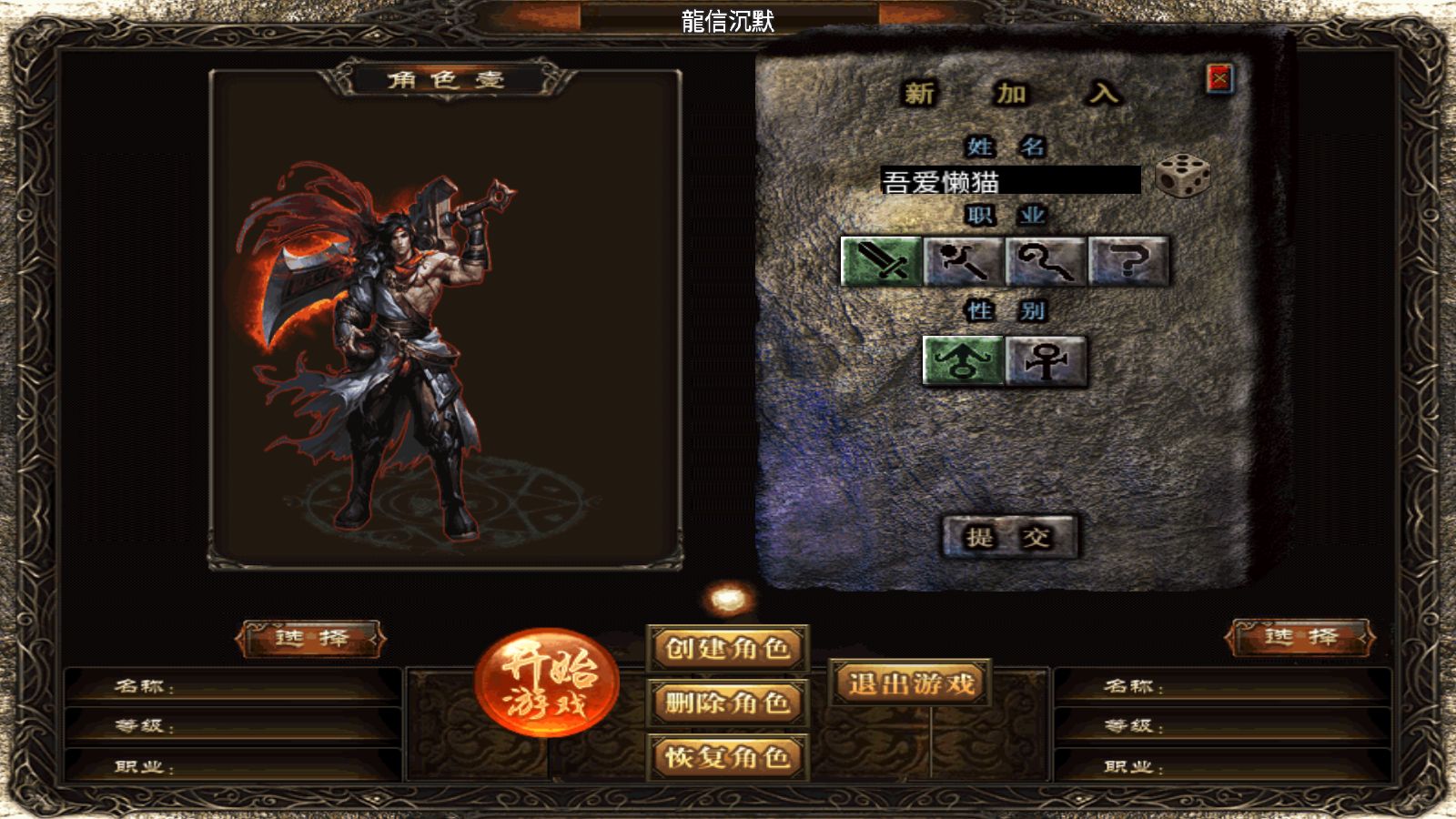Switch gender to the female symbol

1046,361
